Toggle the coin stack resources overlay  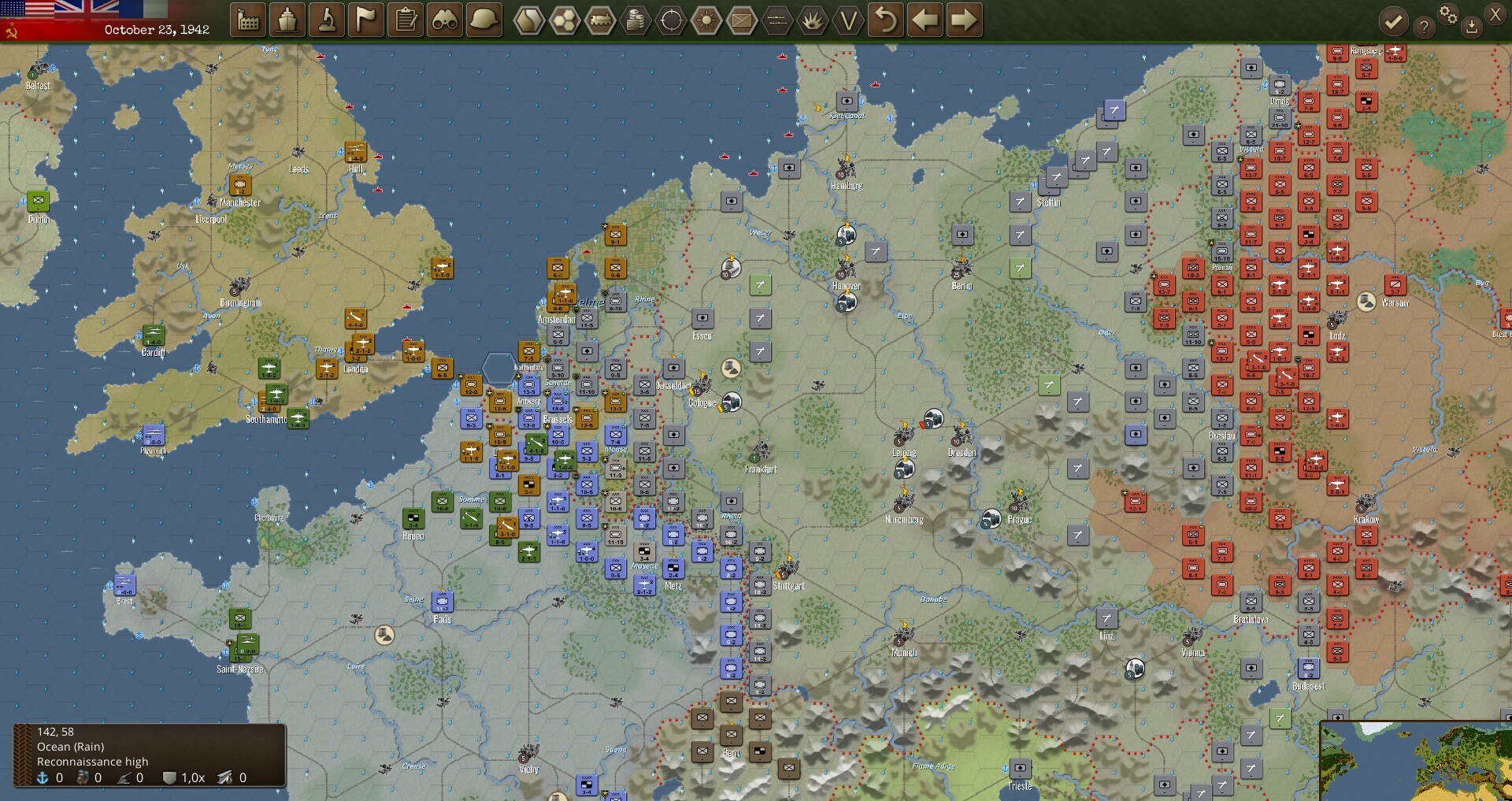point(636,20)
